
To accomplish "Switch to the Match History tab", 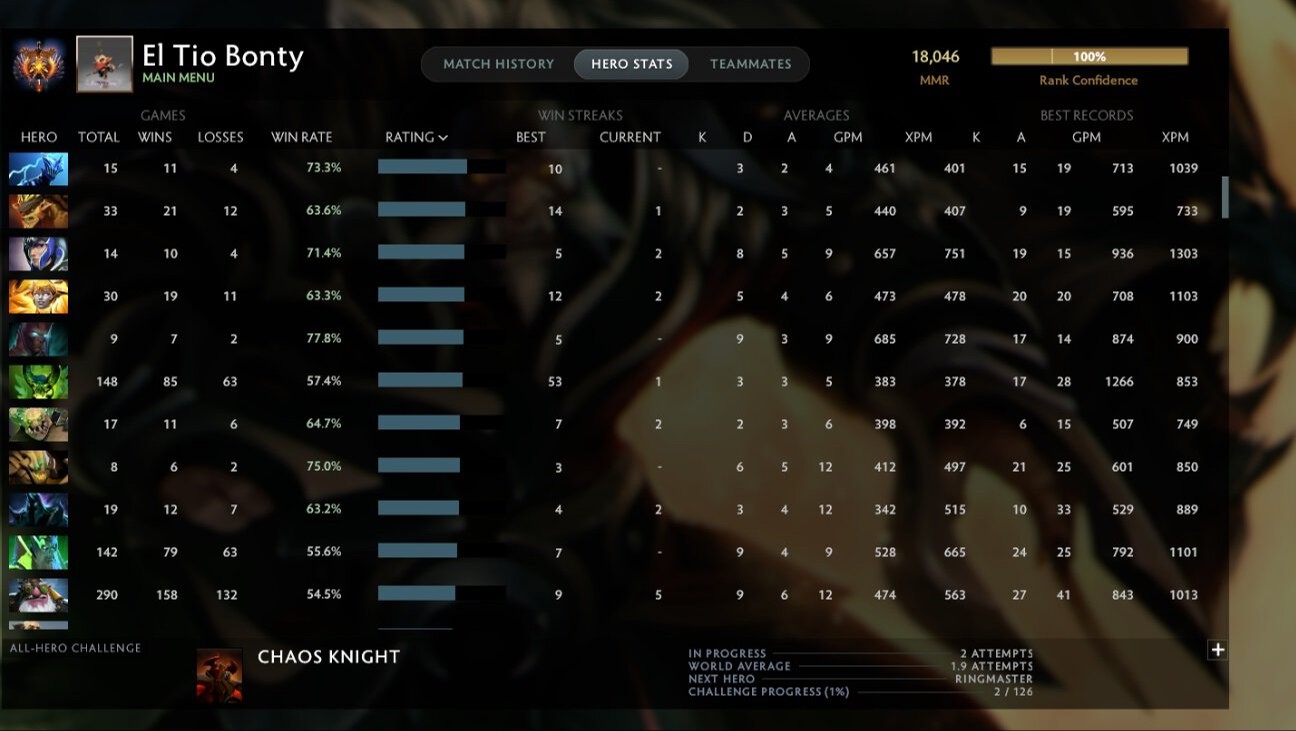I will pos(498,64).
